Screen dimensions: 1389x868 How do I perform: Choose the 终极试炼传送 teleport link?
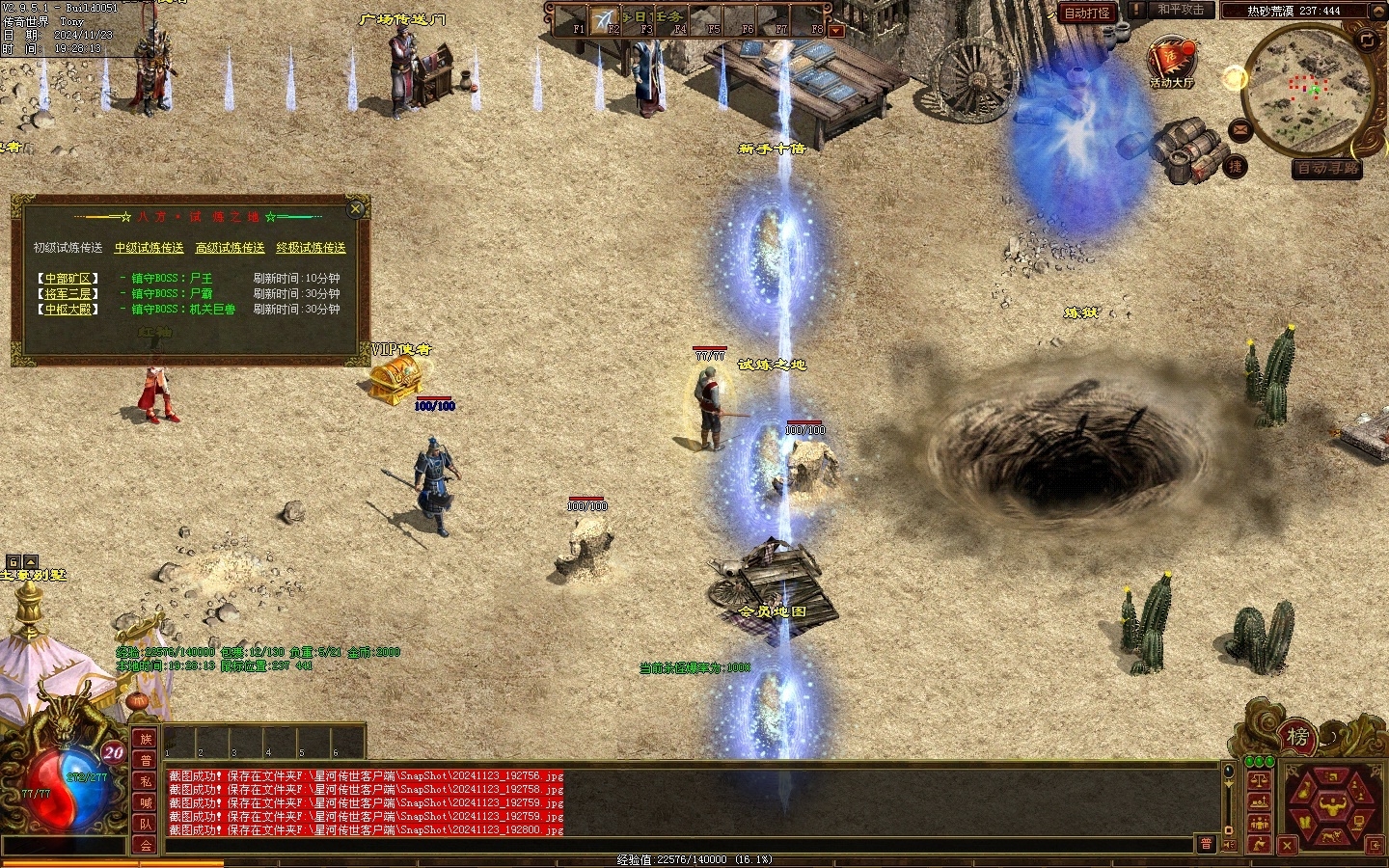[311, 248]
